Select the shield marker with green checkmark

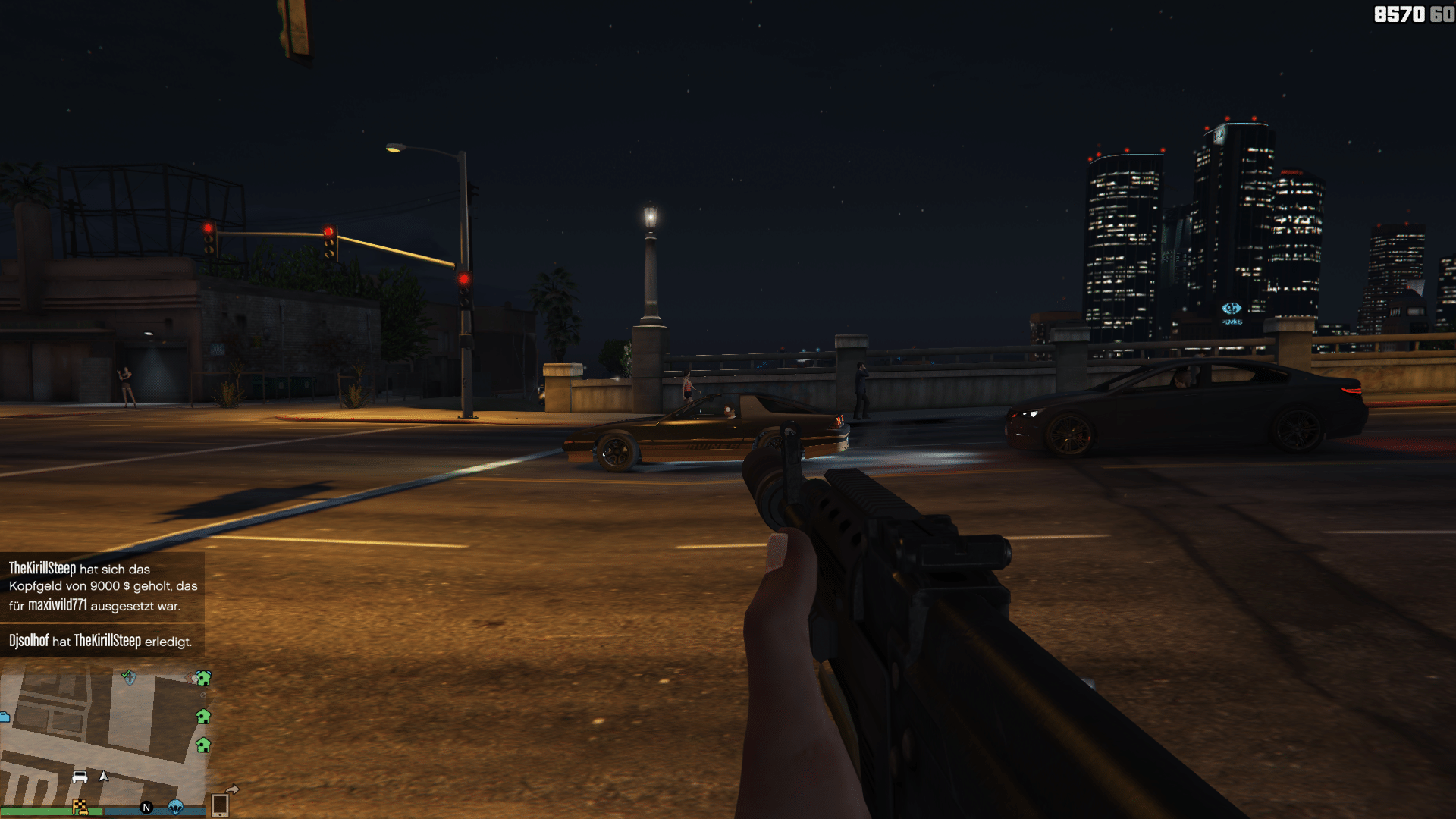click(129, 676)
